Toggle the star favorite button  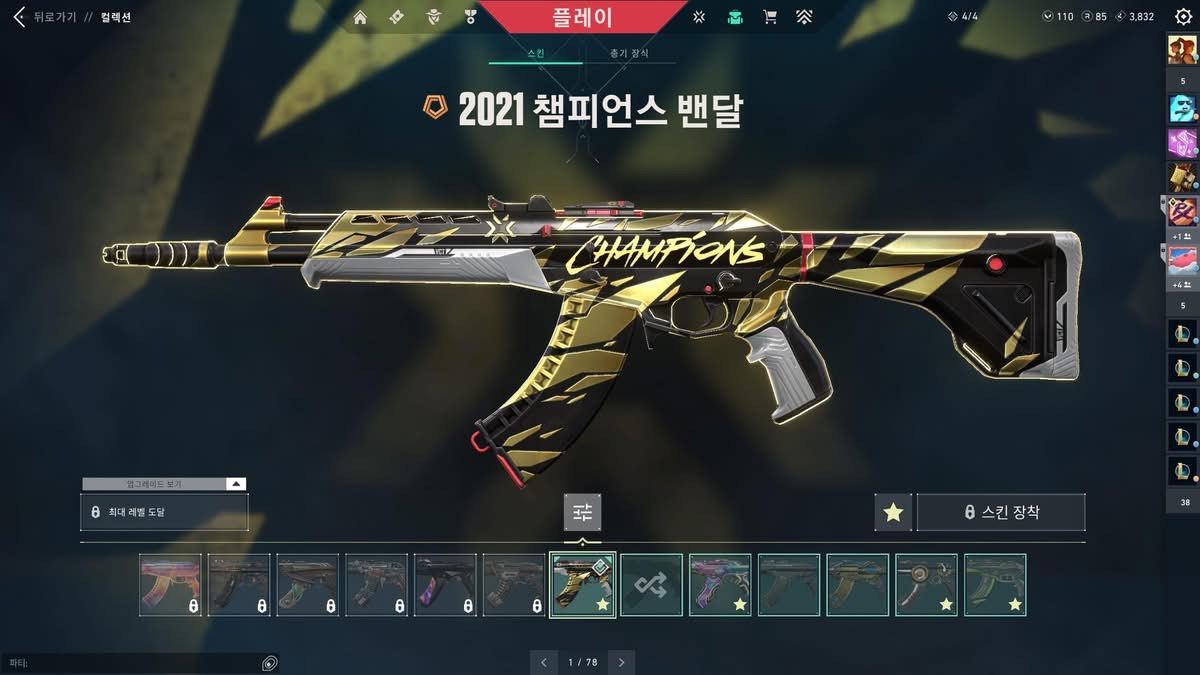pos(893,512)
